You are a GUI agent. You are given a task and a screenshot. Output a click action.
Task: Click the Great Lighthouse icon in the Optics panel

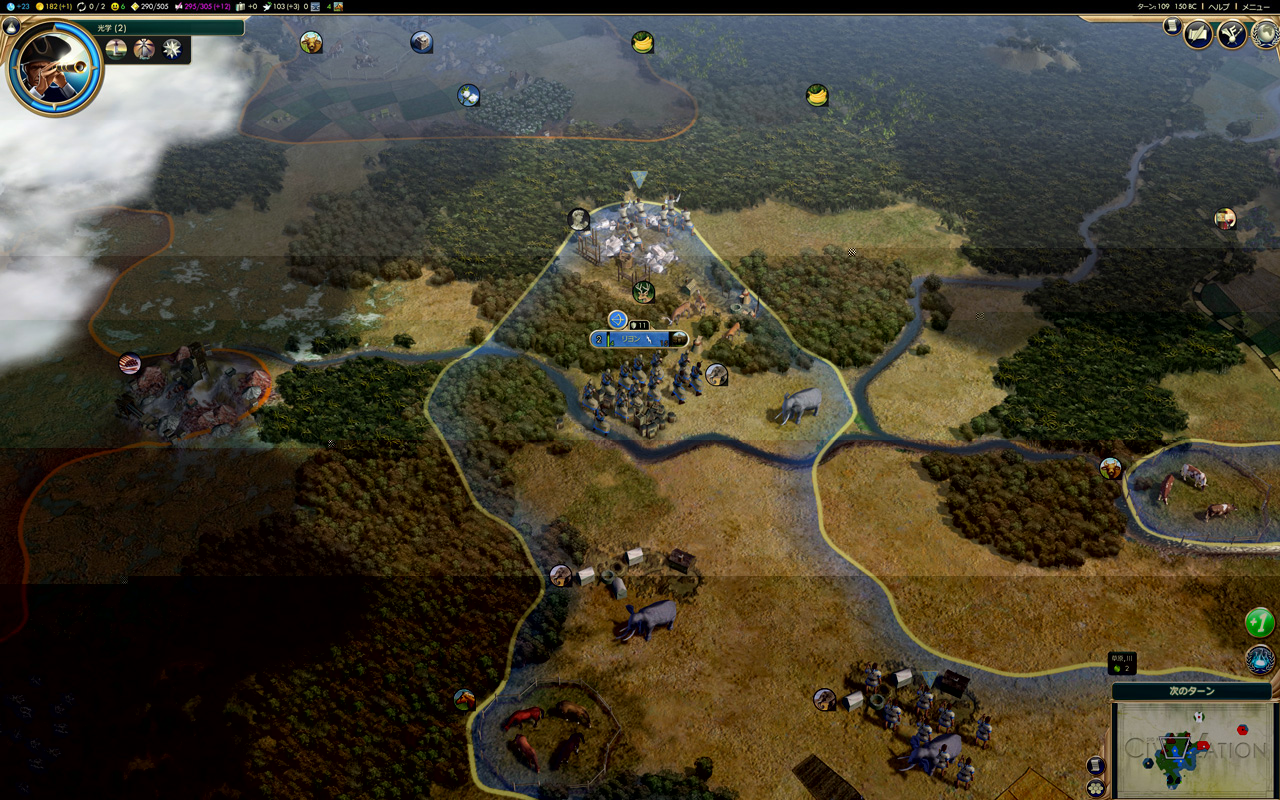[x=144, y=48]
